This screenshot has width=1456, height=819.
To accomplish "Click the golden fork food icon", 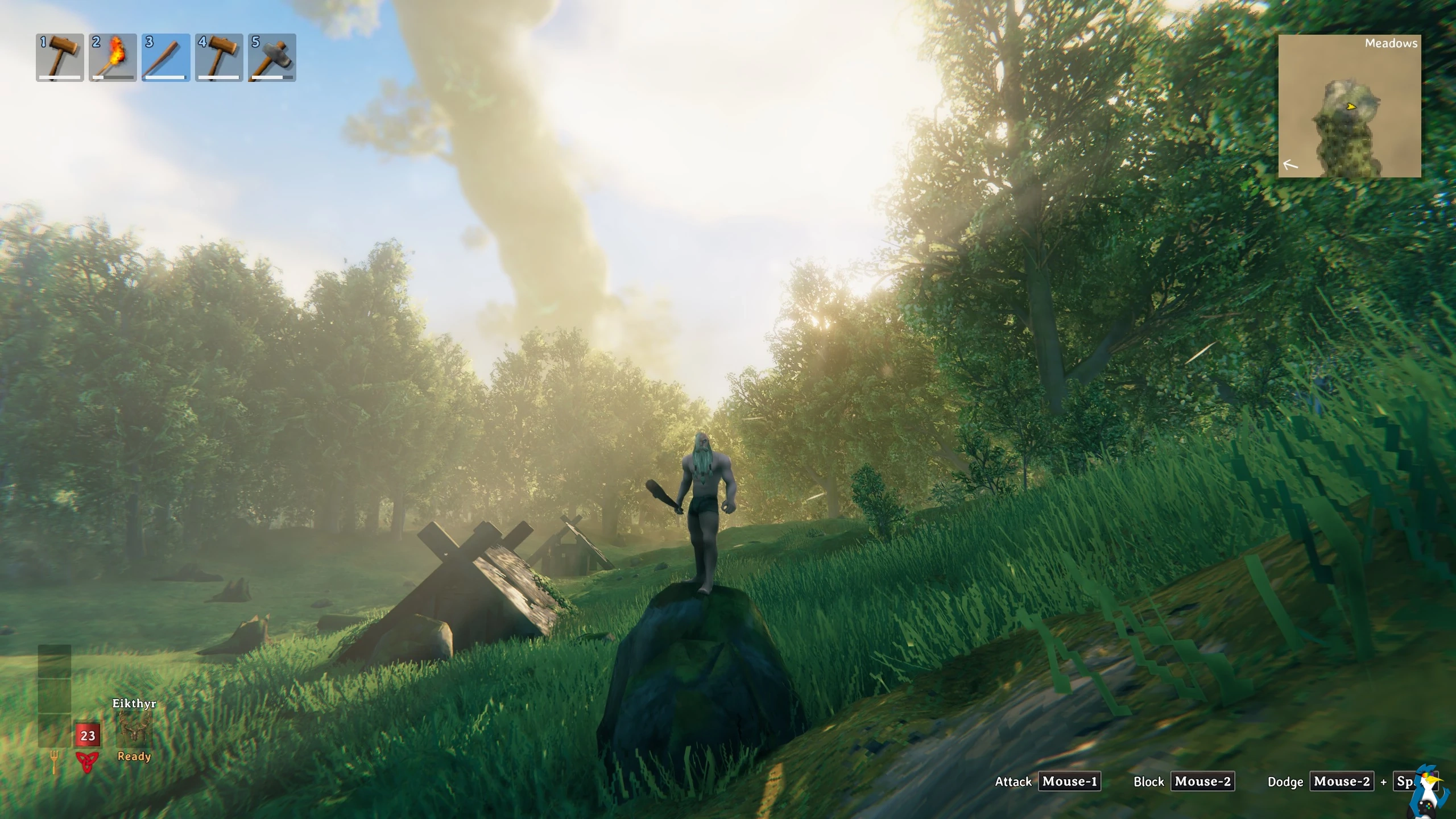I will point(55,762).
